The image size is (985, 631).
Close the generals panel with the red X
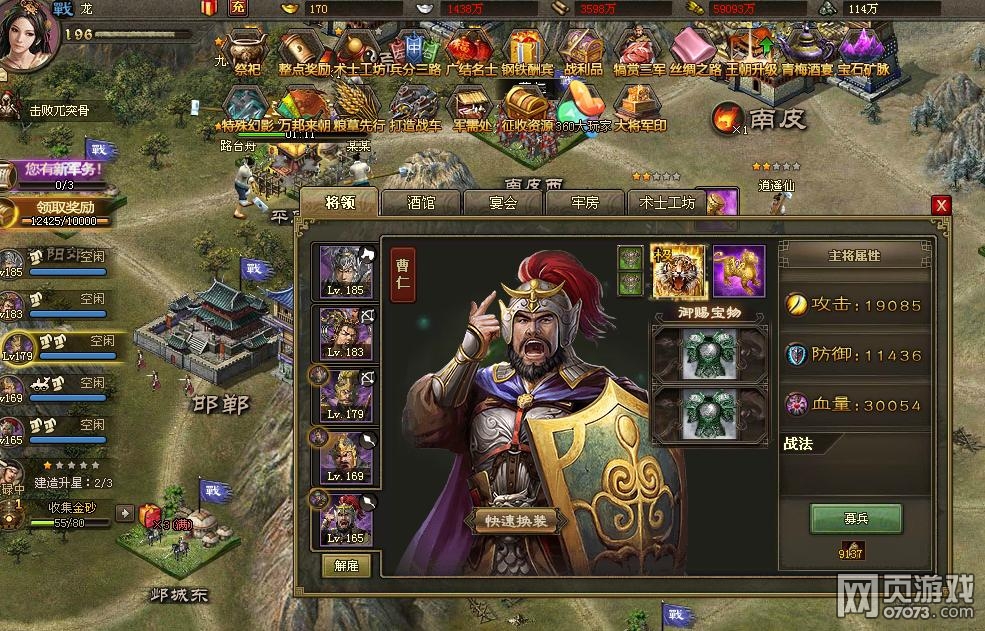pos(940,205)
